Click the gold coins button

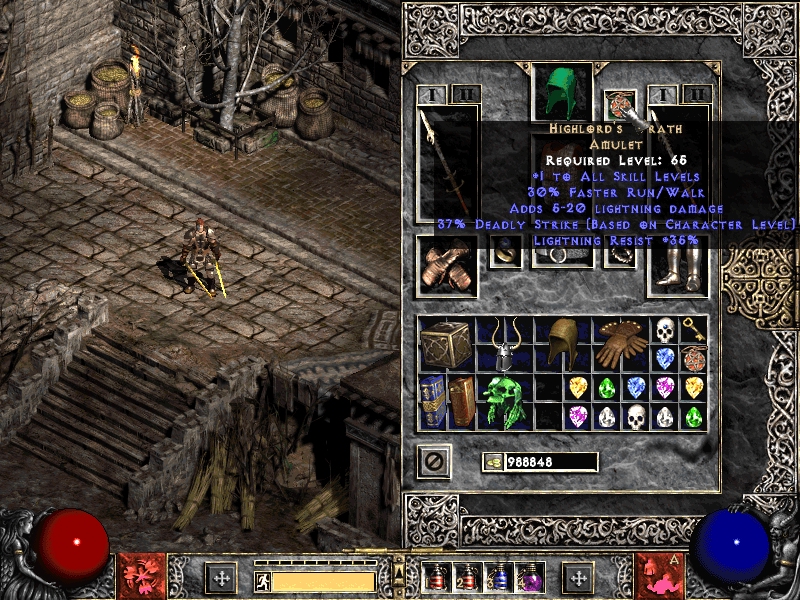(493, 462)
